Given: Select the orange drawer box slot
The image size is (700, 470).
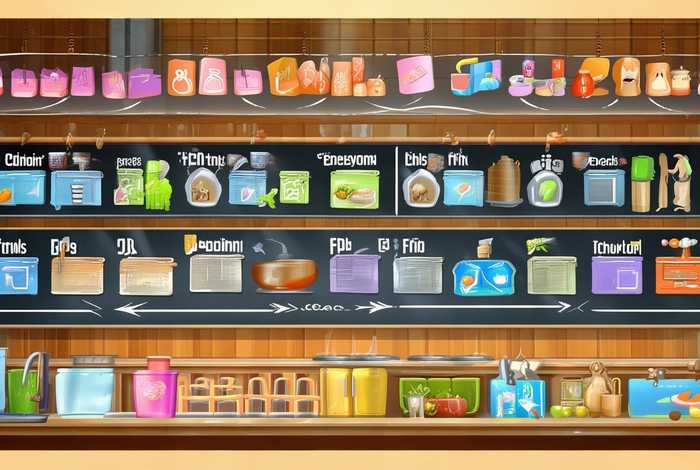Looking at the screenshot, I should point(677,274).
